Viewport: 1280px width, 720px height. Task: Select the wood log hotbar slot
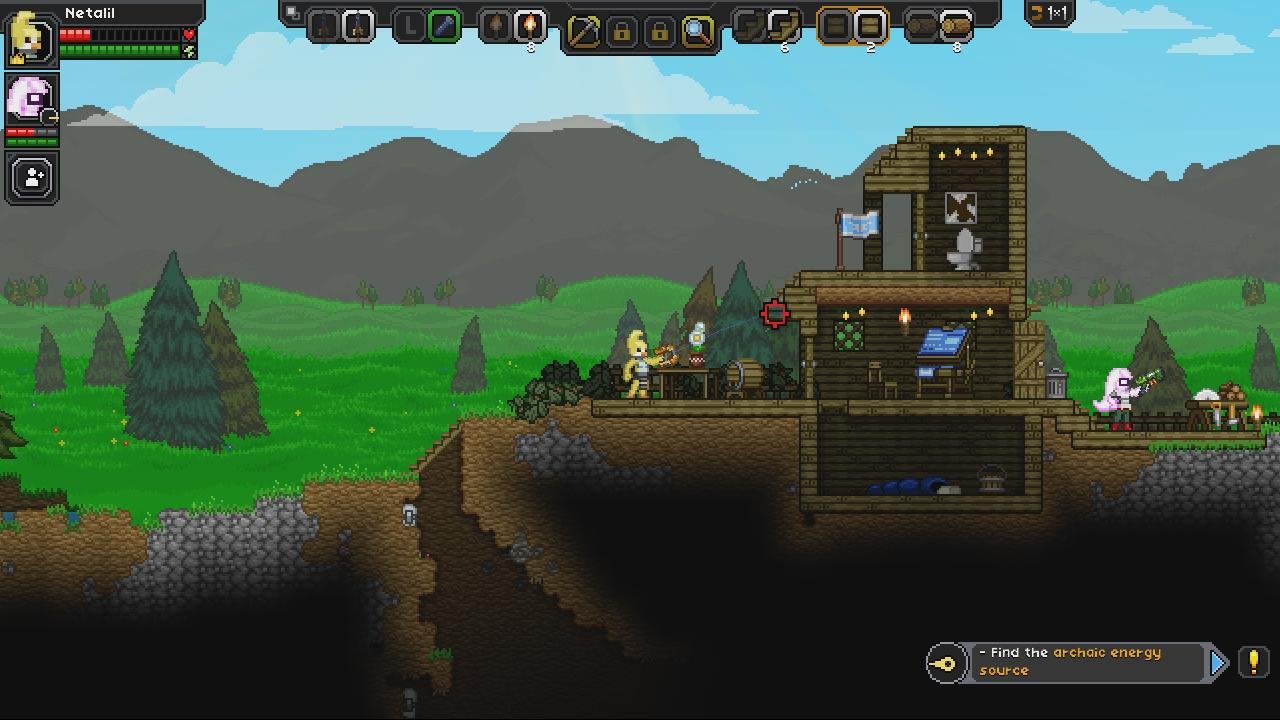[956, 26]
